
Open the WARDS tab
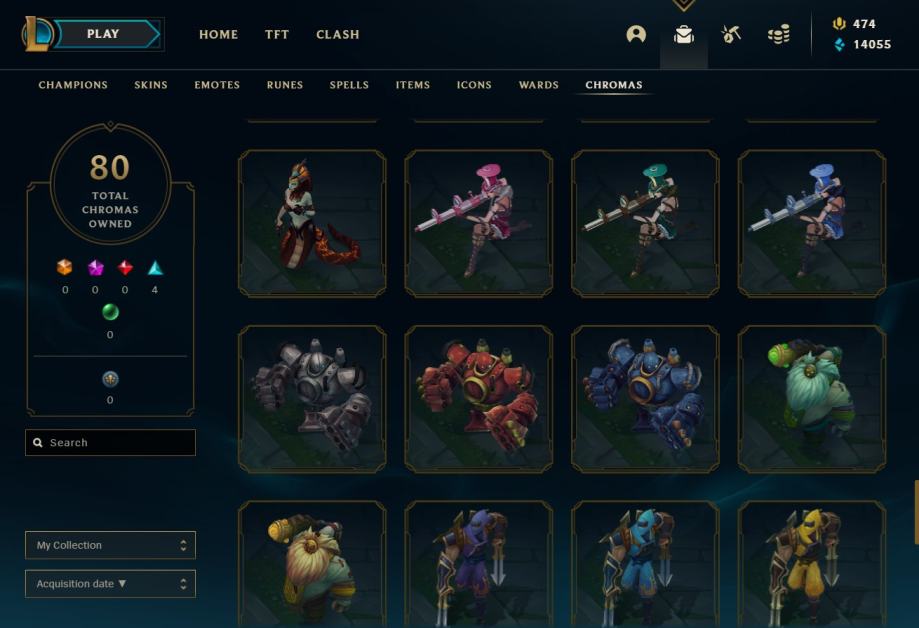[538, 85]
